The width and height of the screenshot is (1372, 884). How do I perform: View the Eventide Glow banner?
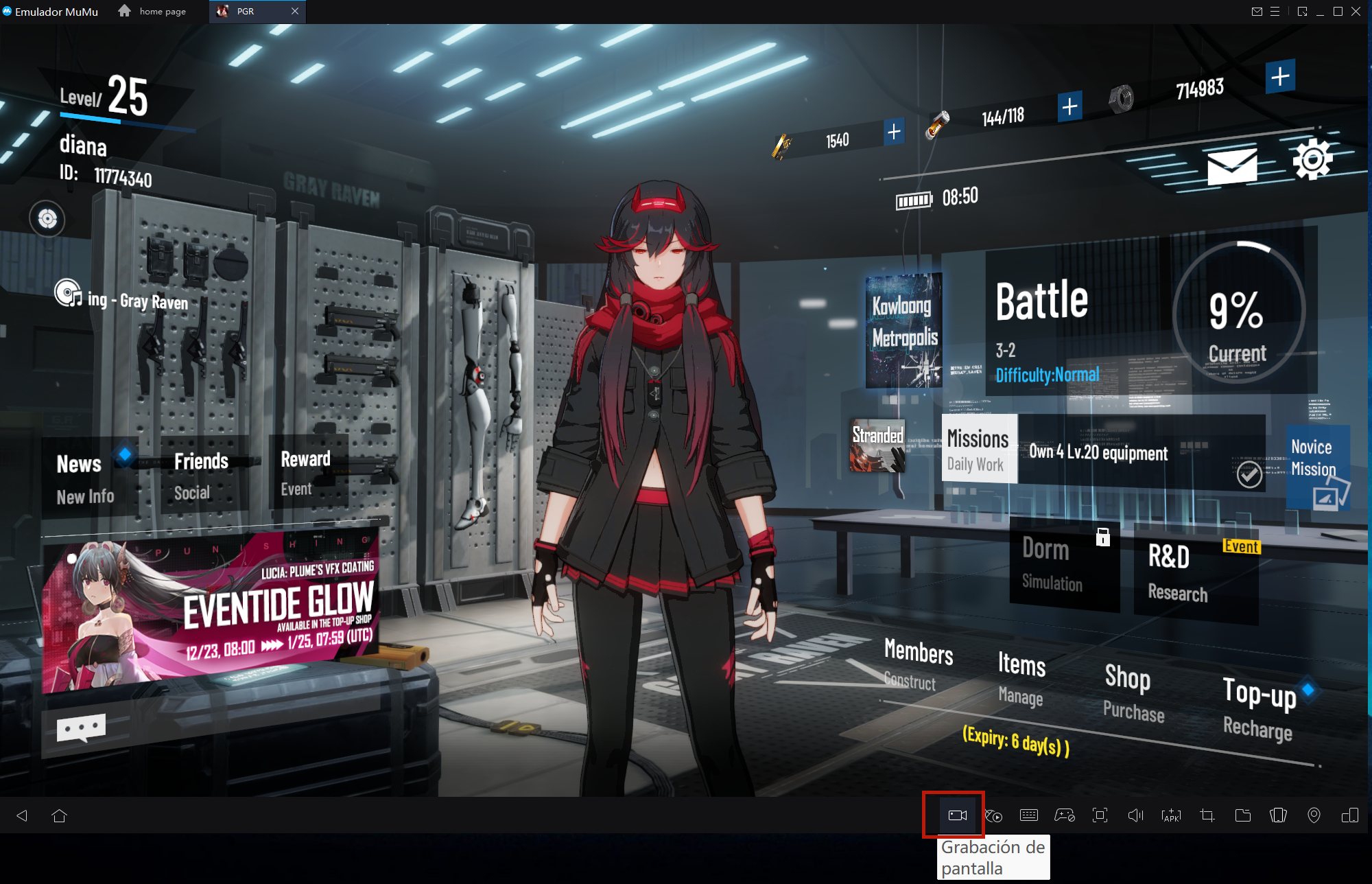[x=213, y=611]
